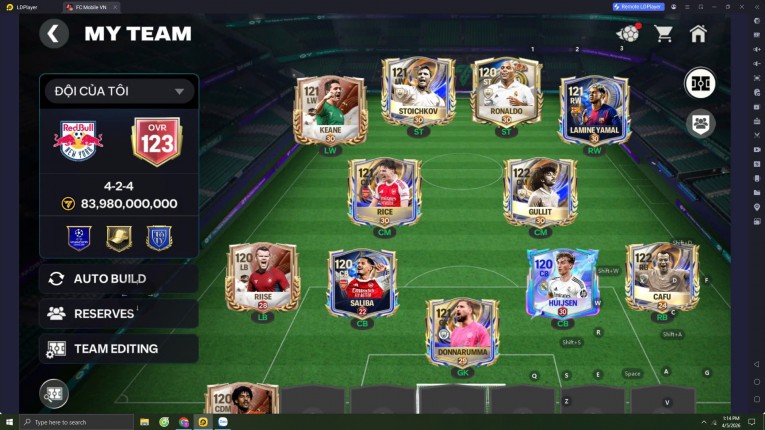Click the football icon with red notification

click(x=628, y=34)
